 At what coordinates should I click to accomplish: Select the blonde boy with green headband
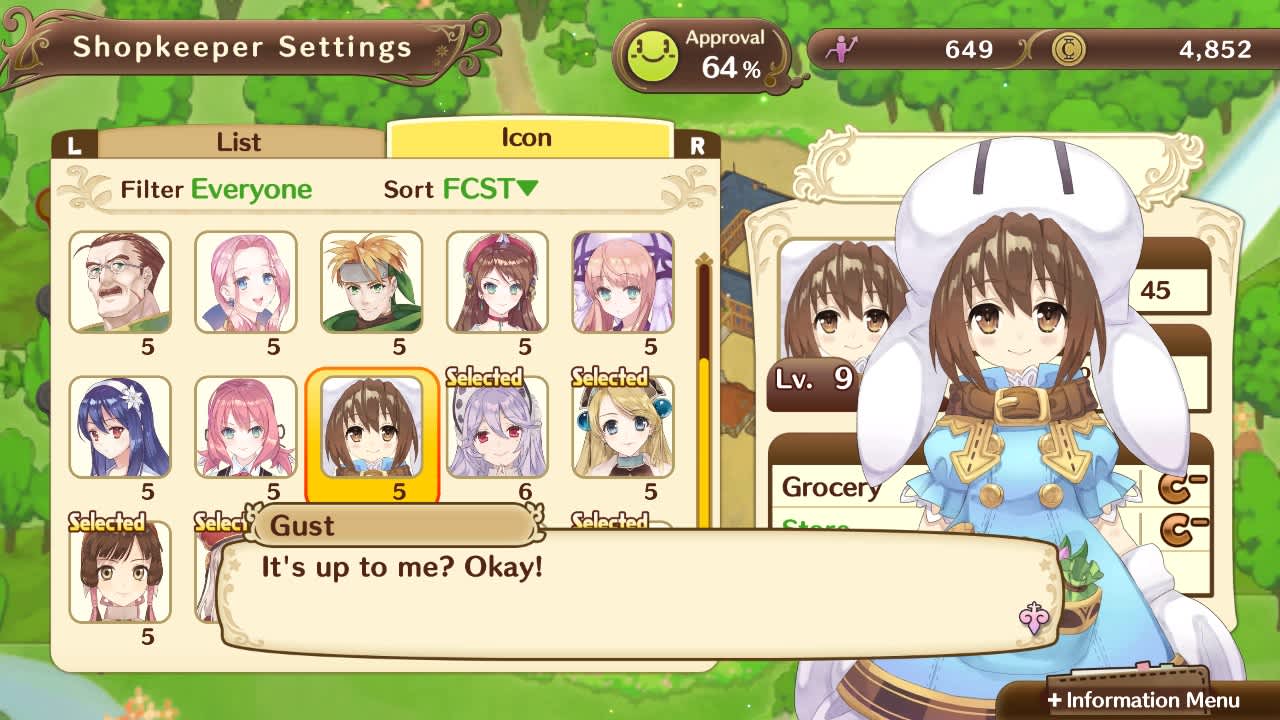(x=371, y=283)
